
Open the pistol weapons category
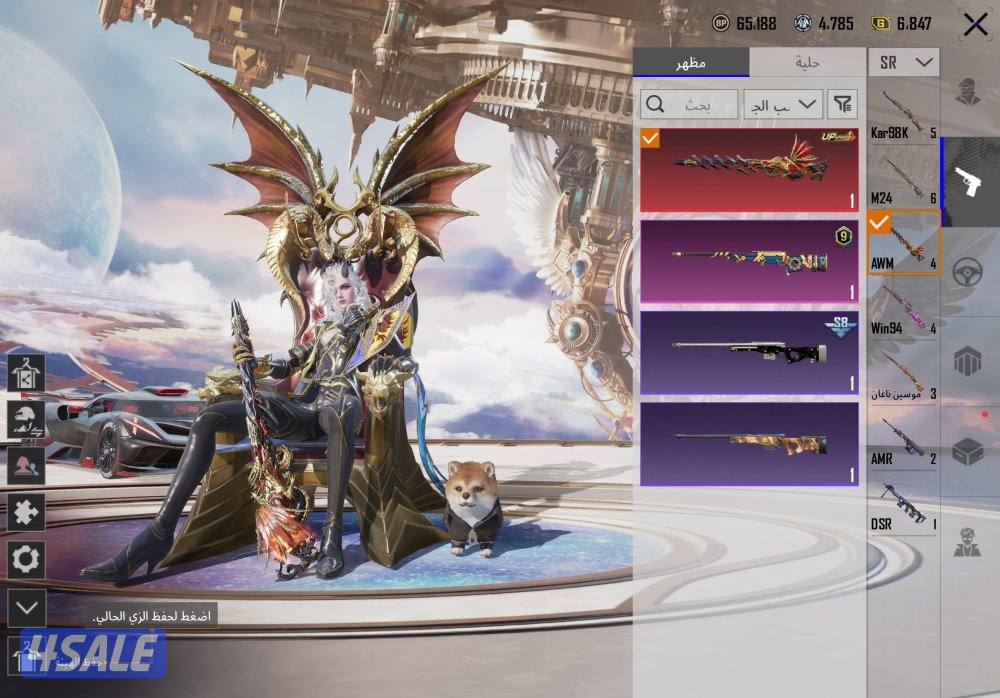coord(968,181)
